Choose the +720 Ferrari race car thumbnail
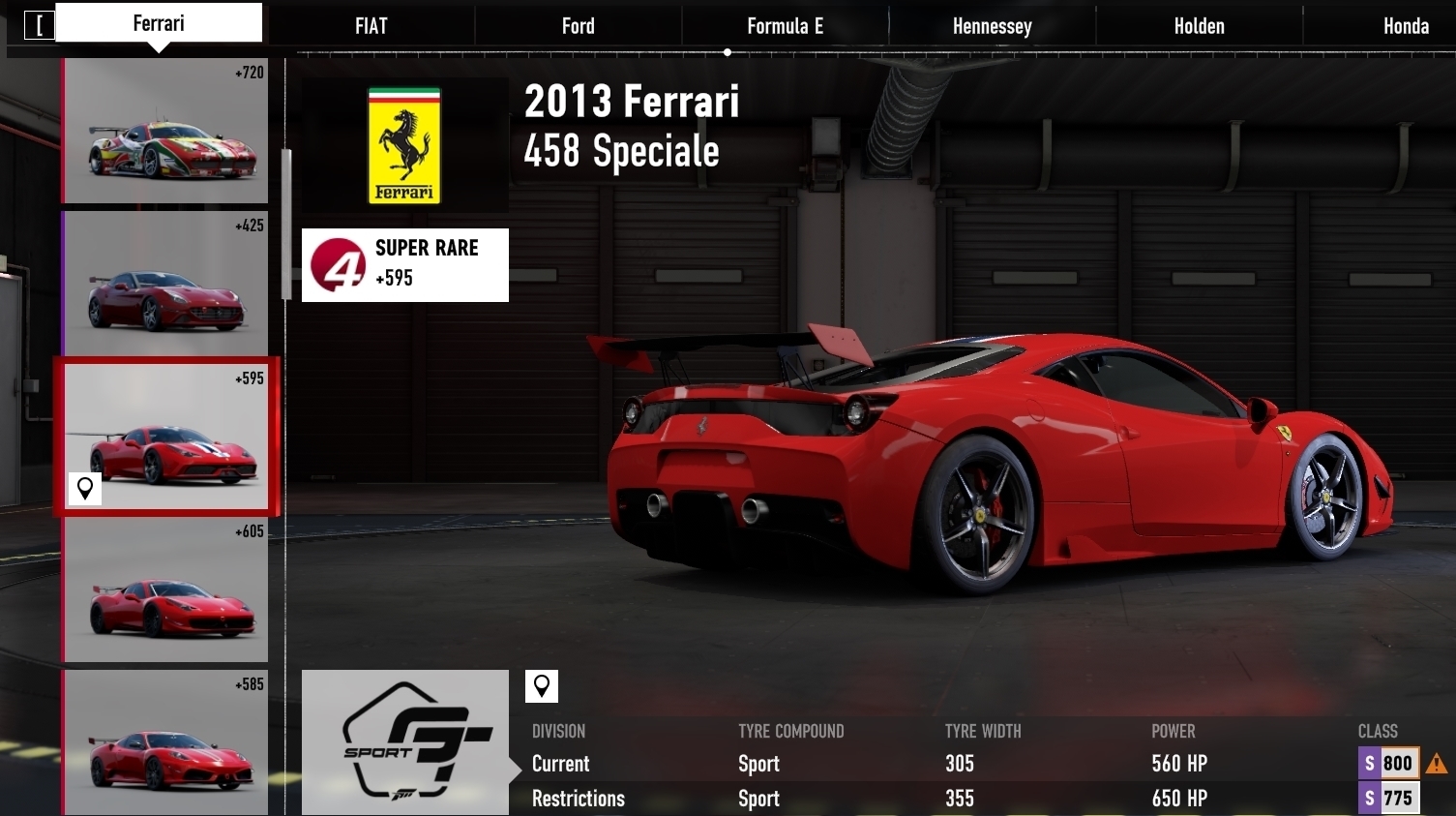1456x816 pixels. pyautogui.click(x=165, y=132)
